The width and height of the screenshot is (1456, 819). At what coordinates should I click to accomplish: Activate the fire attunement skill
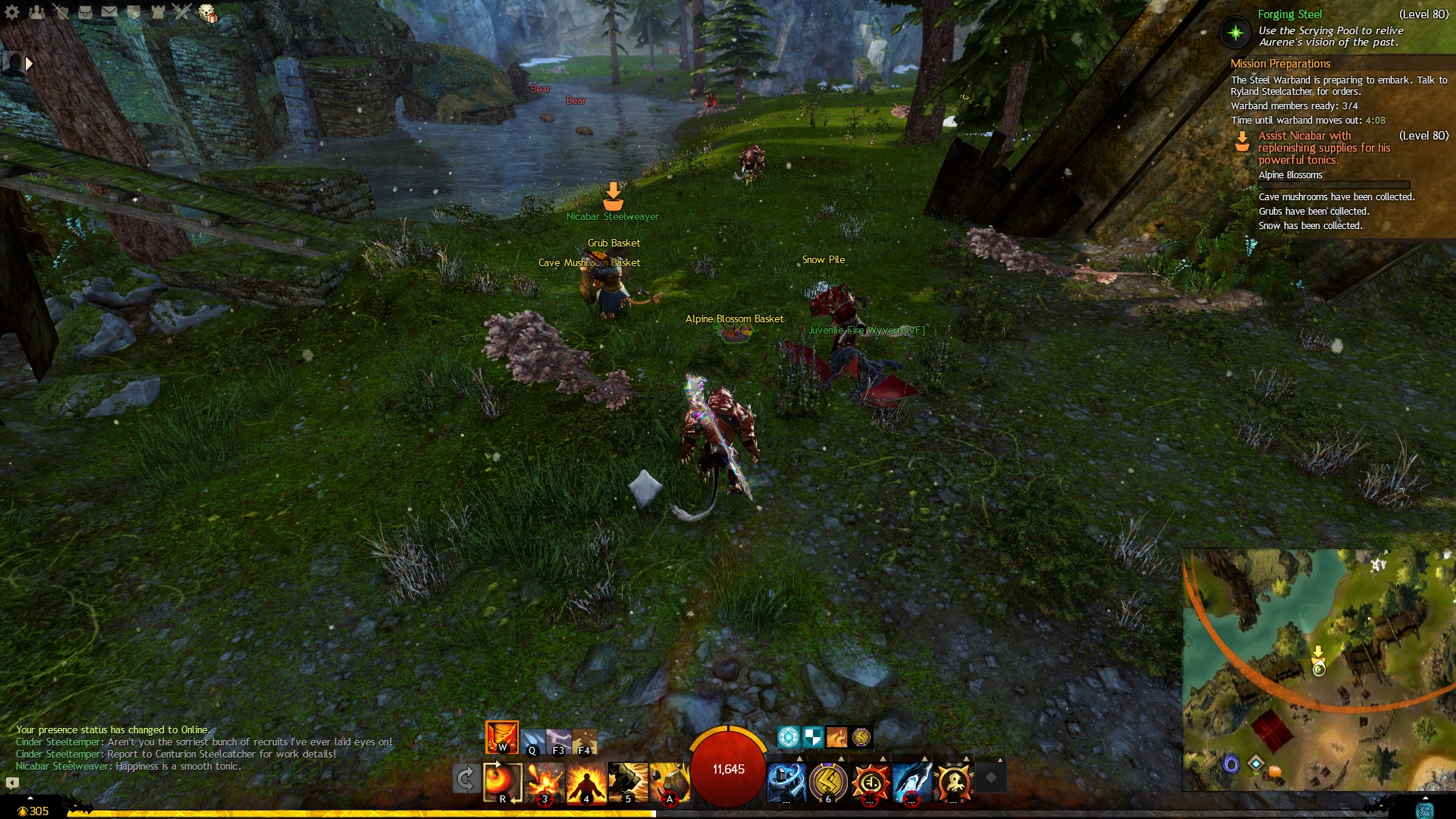tap(501, 737)
